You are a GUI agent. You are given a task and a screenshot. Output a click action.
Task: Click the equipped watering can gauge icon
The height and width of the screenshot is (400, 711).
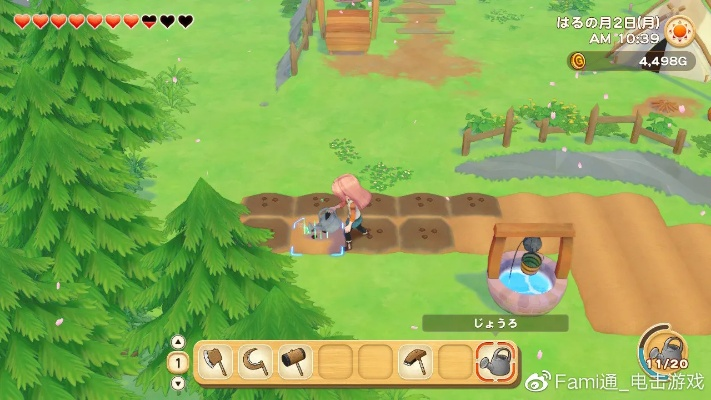coord(664,350)
